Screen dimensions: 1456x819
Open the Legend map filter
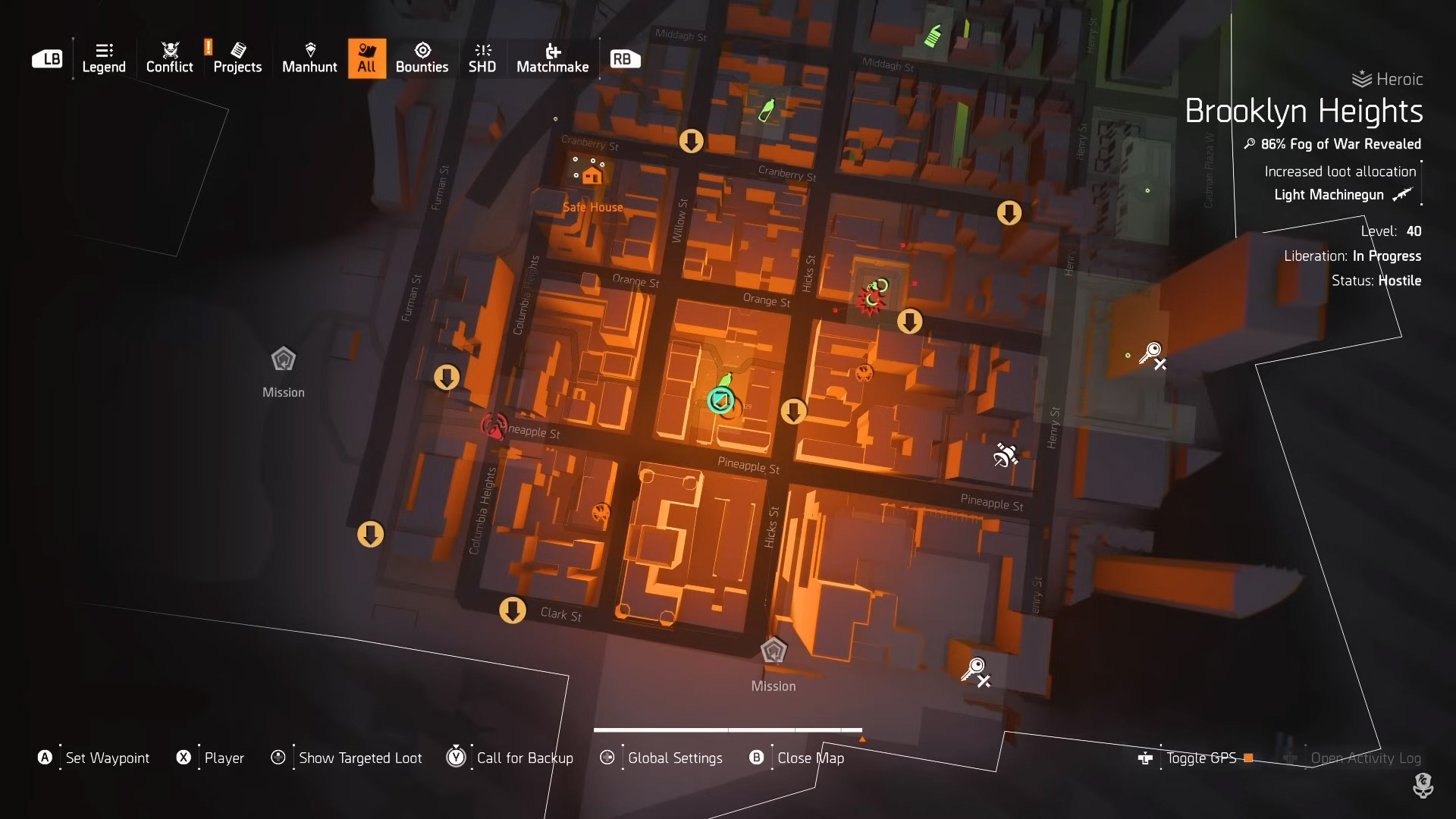104,58
